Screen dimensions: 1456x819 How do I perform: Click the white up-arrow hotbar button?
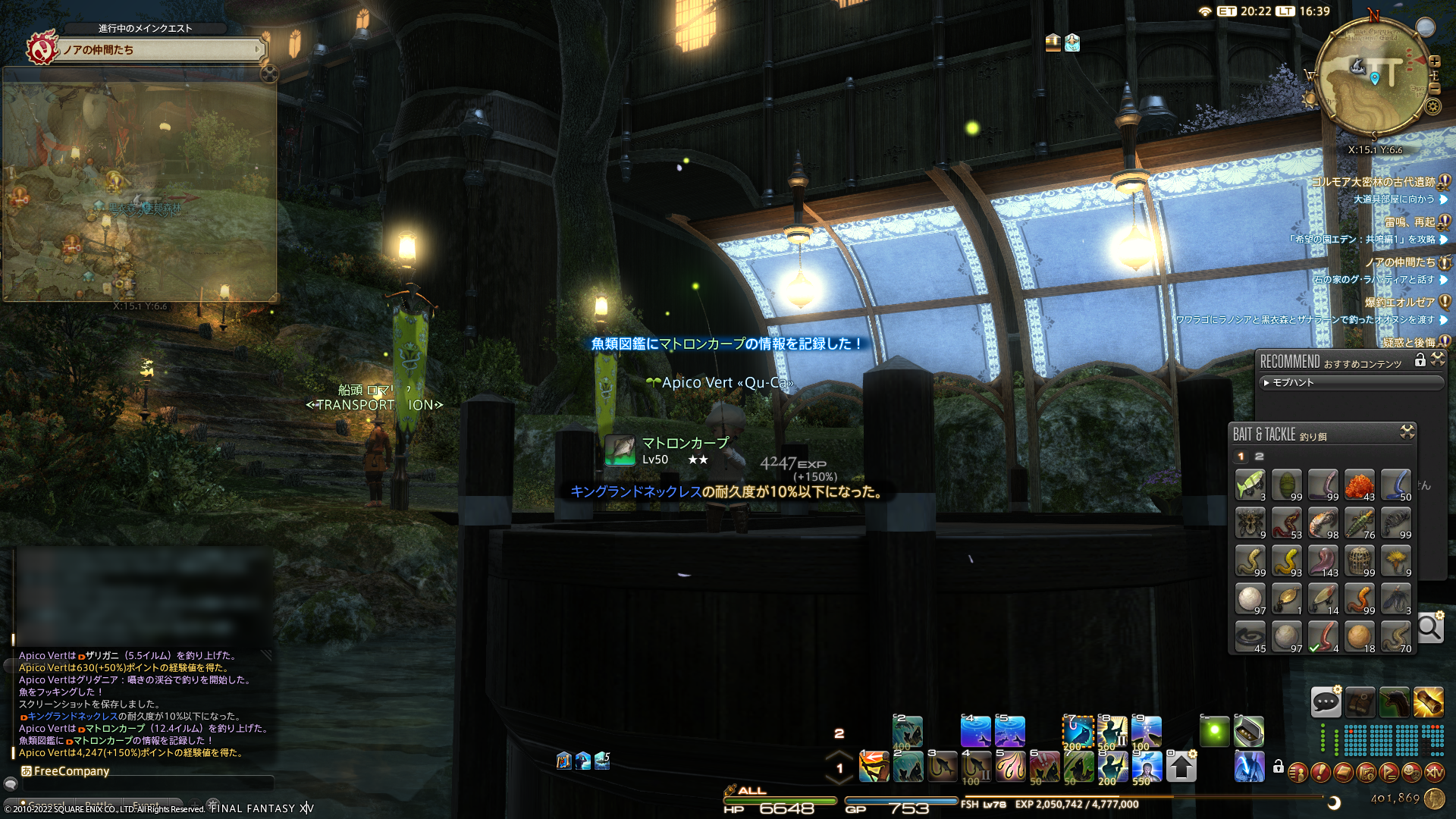1181,767
